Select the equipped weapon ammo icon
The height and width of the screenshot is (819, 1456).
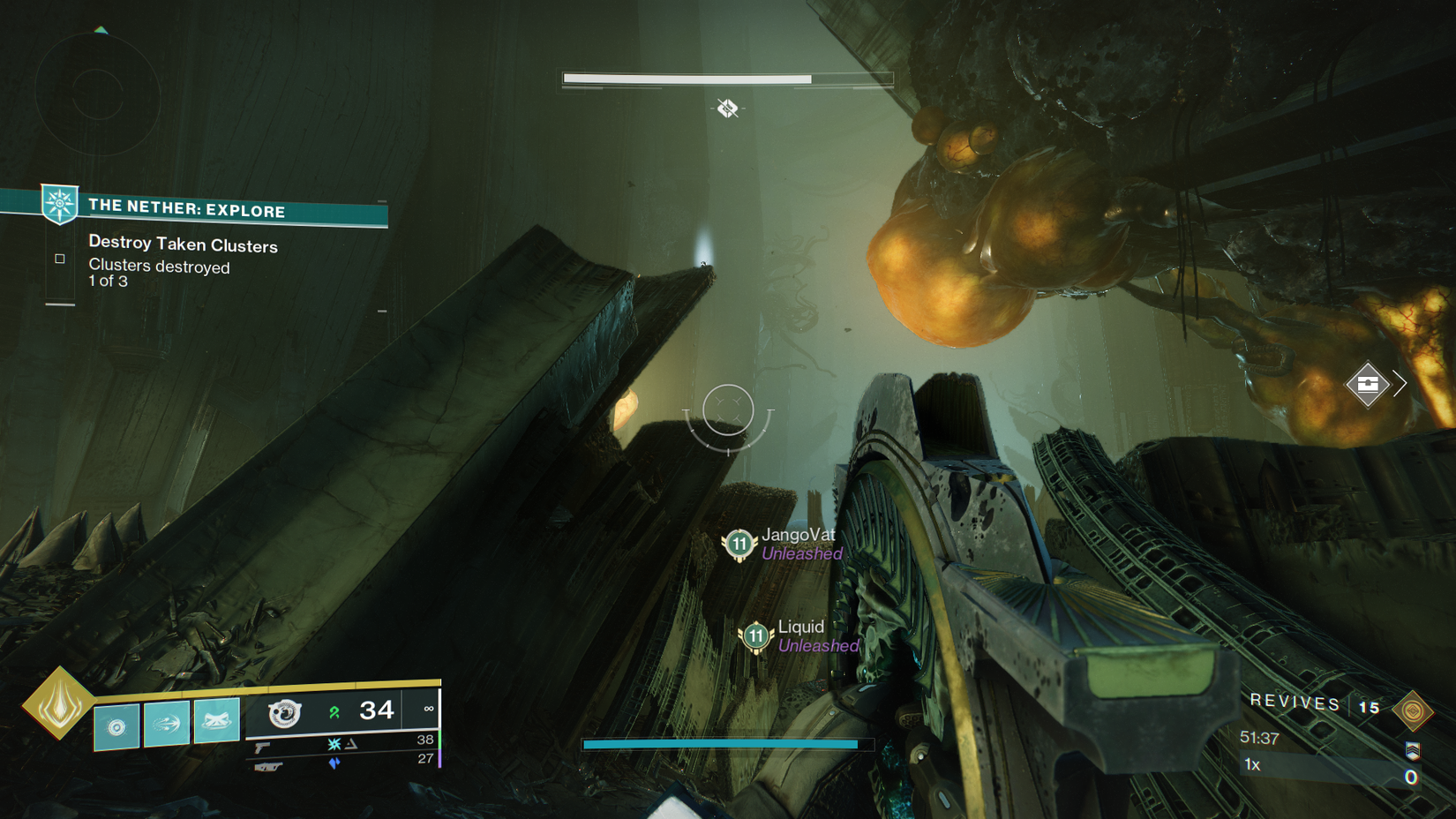[285, 713]
